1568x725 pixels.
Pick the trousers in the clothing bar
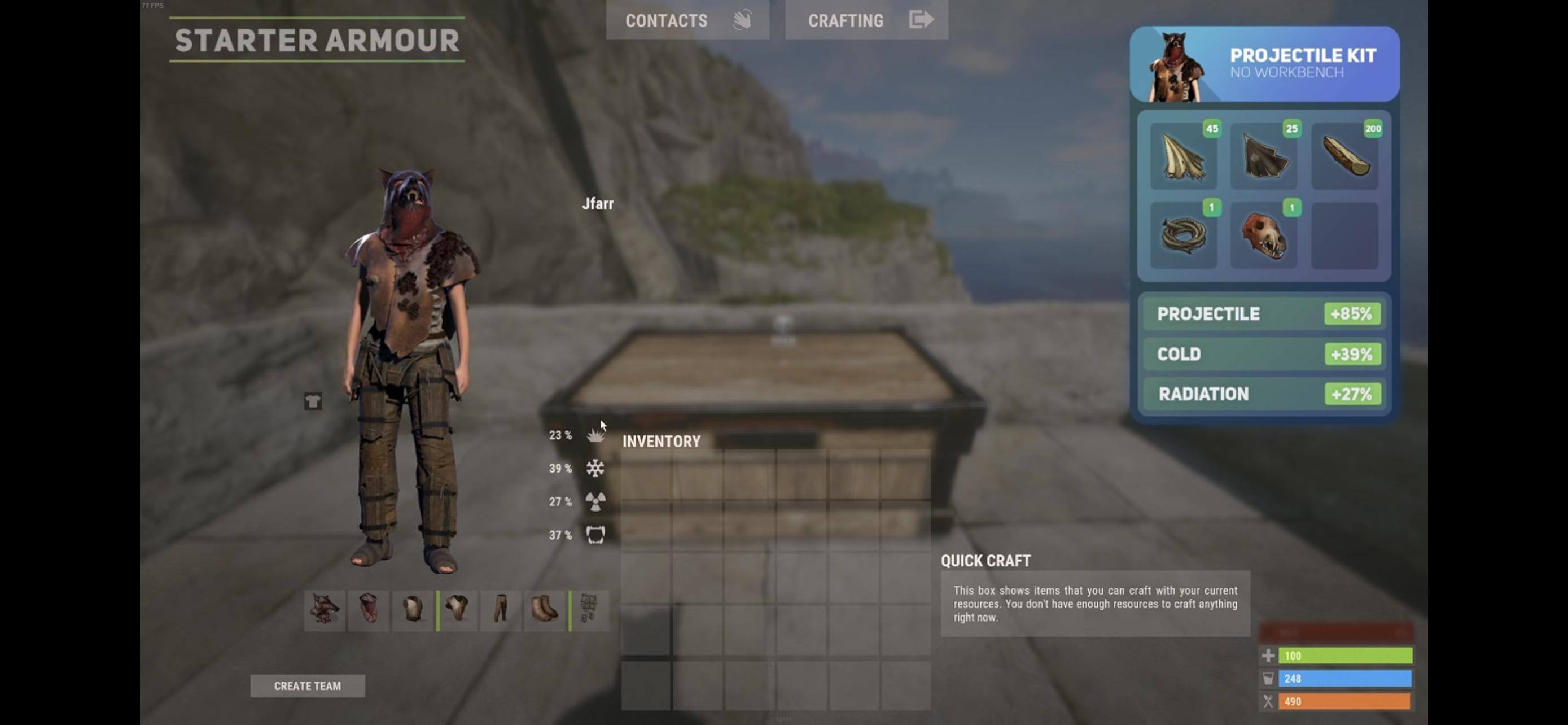pos(501,609)
